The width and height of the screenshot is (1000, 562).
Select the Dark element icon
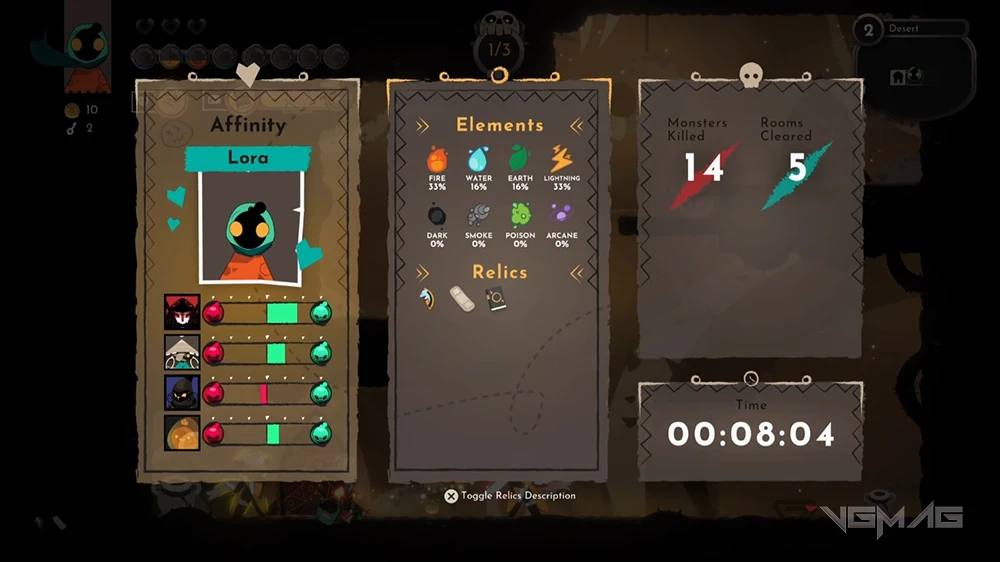click(x=437, y=215)
